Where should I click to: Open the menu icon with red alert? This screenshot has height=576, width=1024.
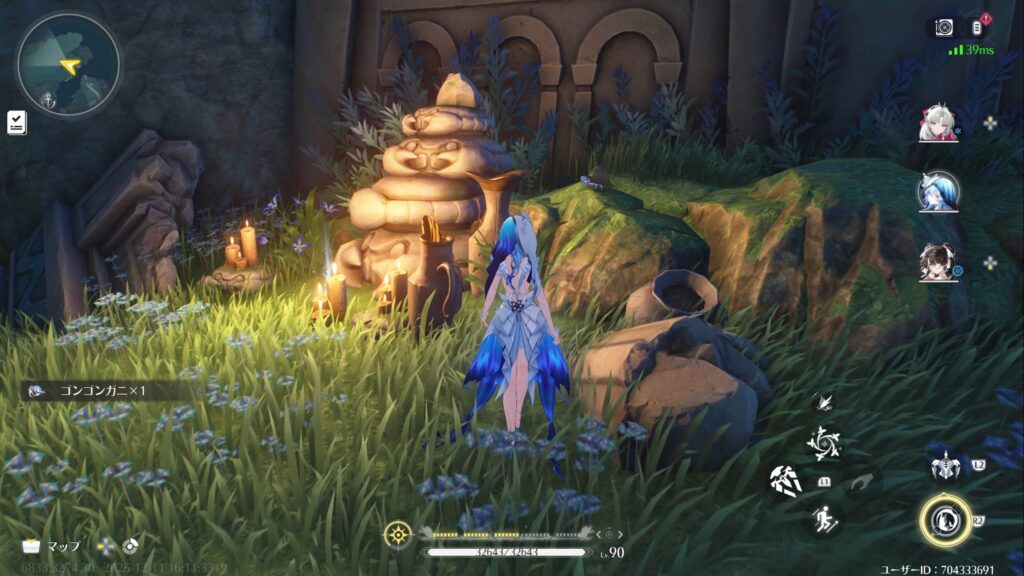click(977, 27)
